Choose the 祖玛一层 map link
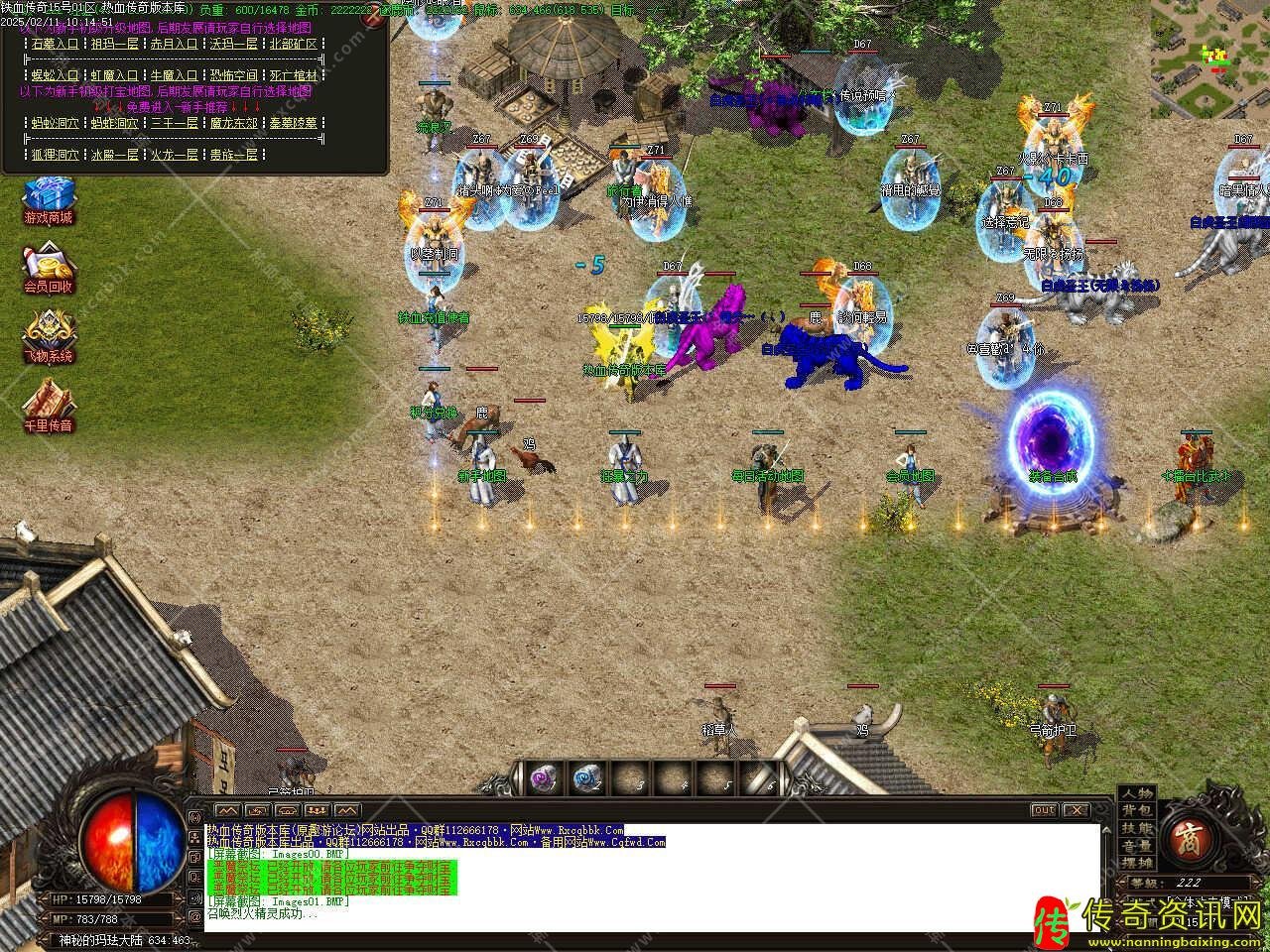 pos(114,44)
